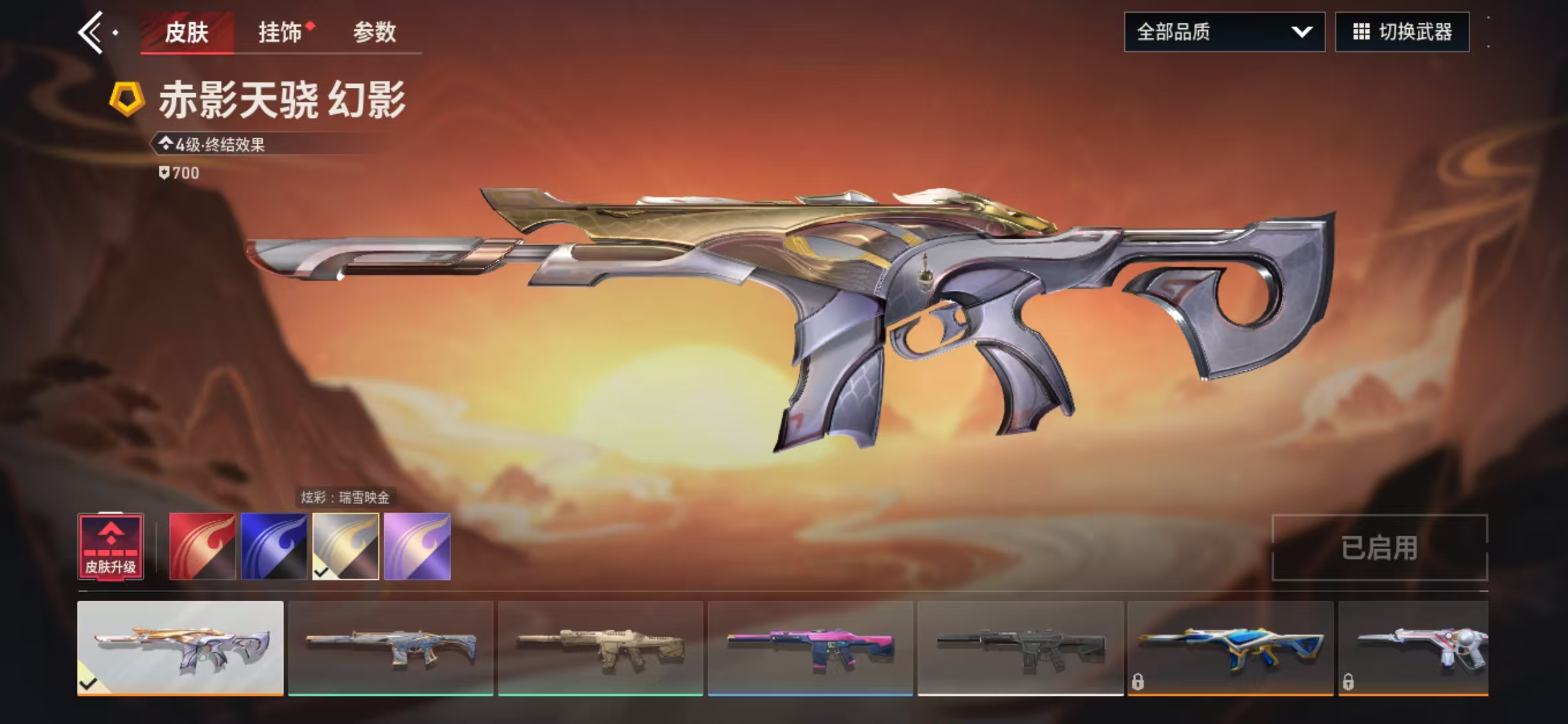Select the 皮肤 tab

click(186, 32)
